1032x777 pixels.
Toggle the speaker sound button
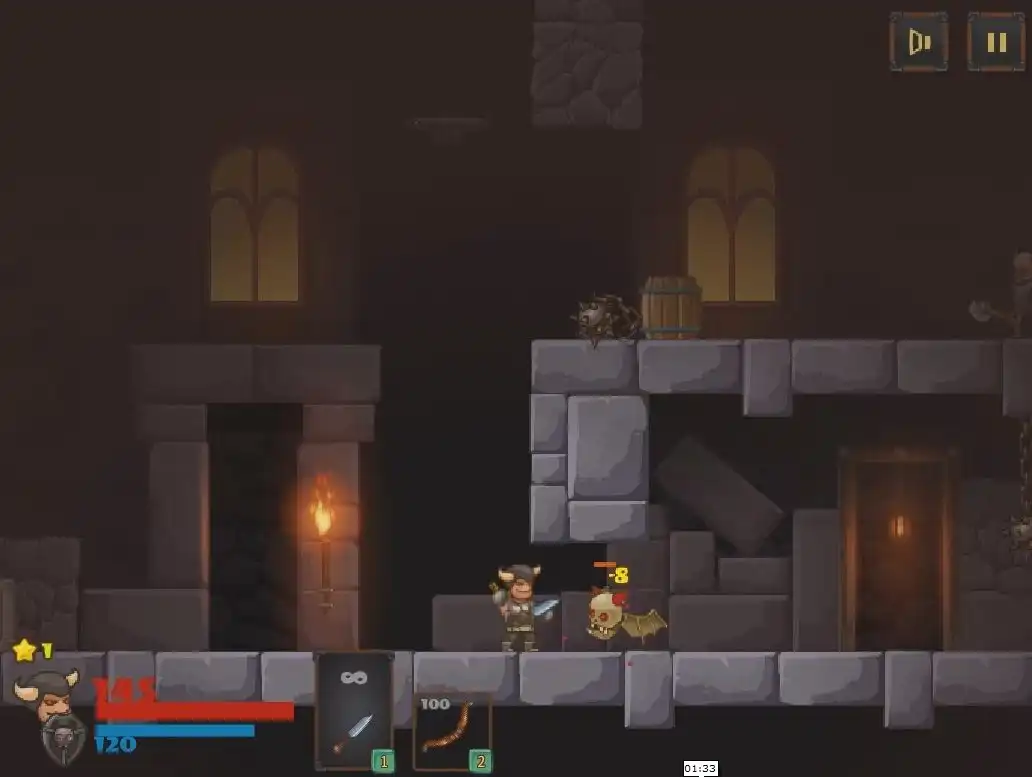(x=919, y=42)
